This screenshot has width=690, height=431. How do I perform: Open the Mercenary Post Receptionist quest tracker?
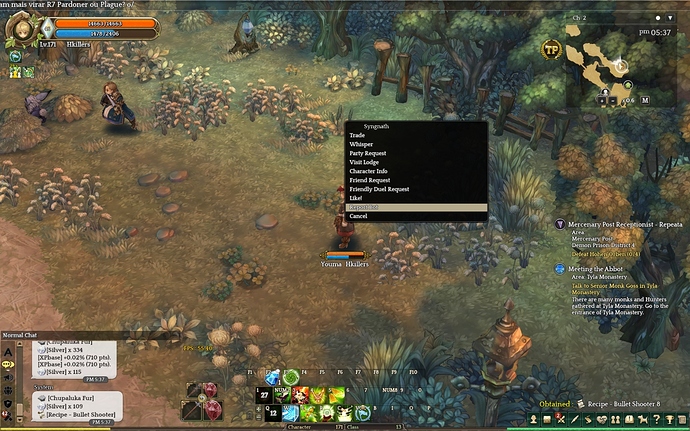[620, 225]
